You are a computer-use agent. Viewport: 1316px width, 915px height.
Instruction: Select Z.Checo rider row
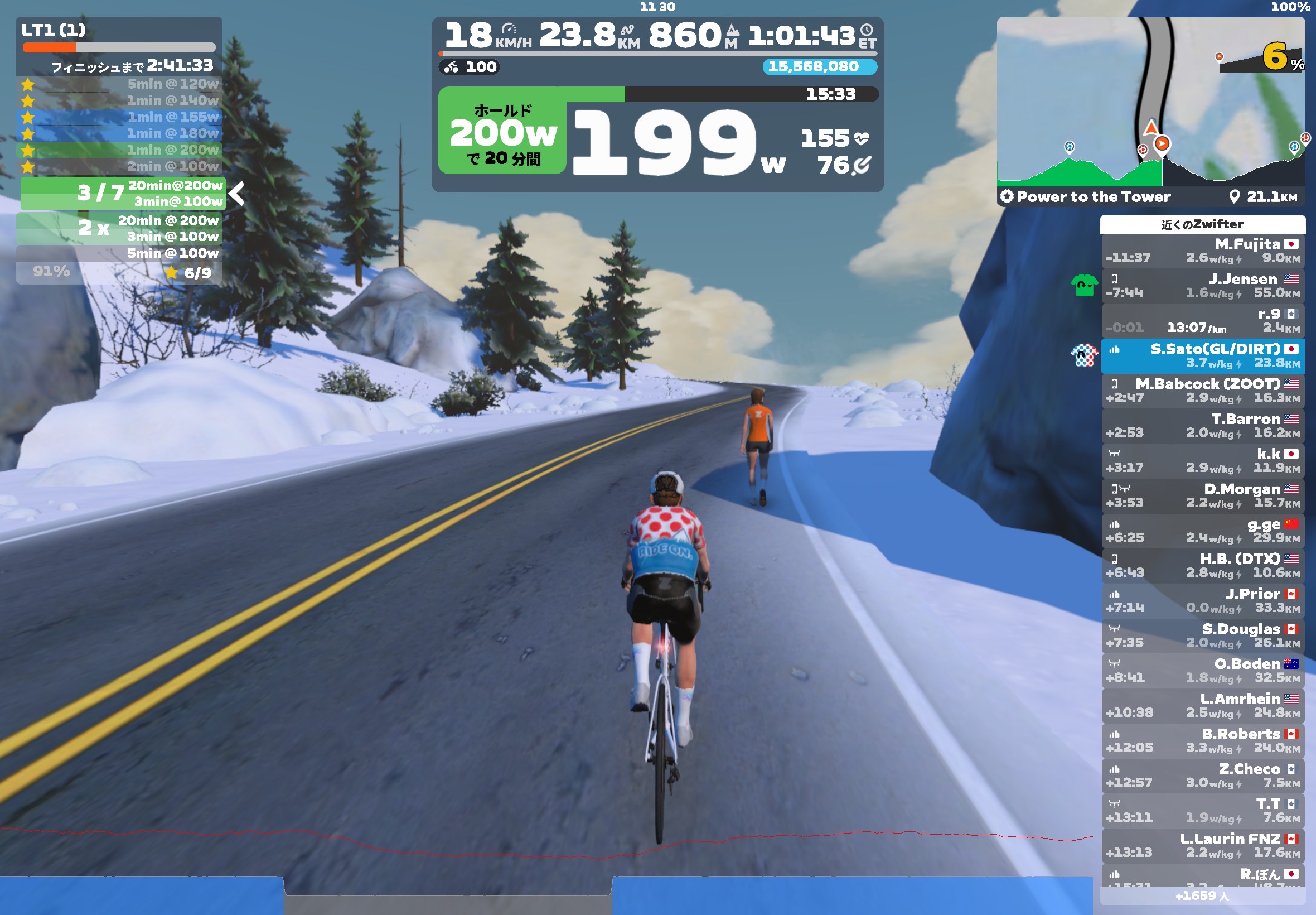[x=1202, y=775]
